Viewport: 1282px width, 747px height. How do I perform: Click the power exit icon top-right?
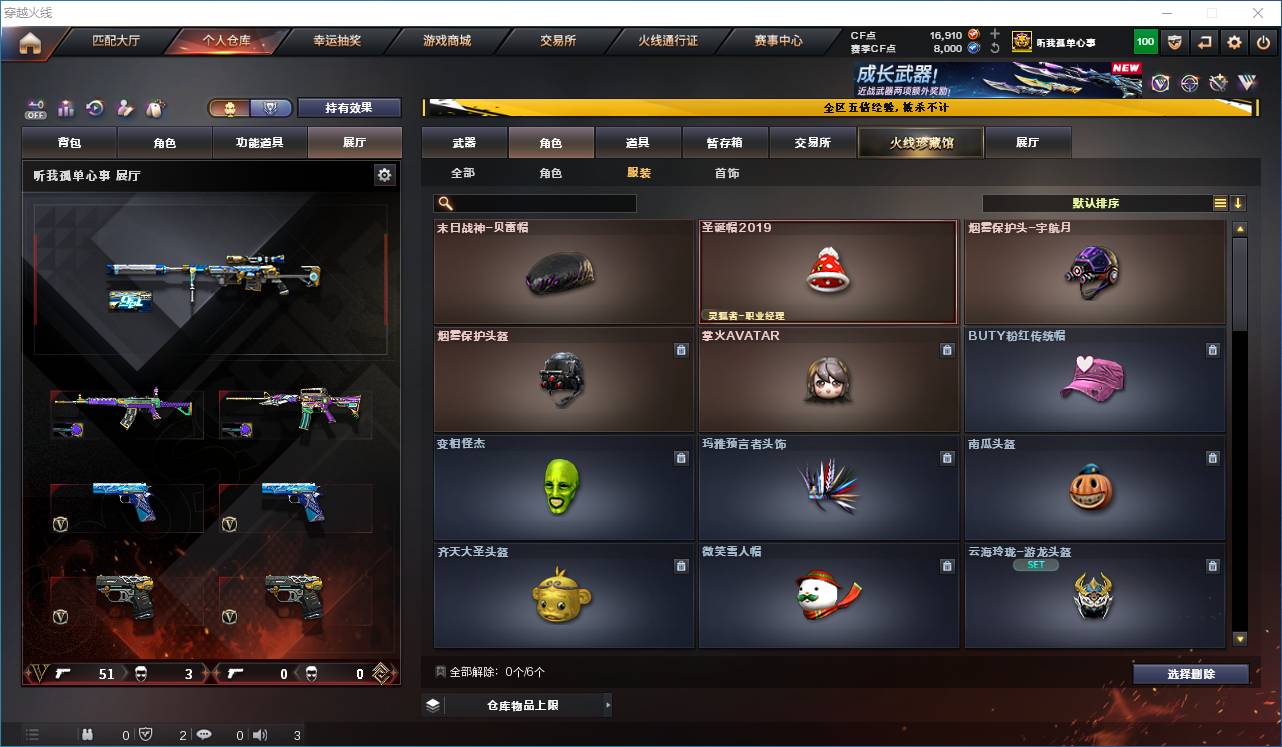tap(1263, 43)
